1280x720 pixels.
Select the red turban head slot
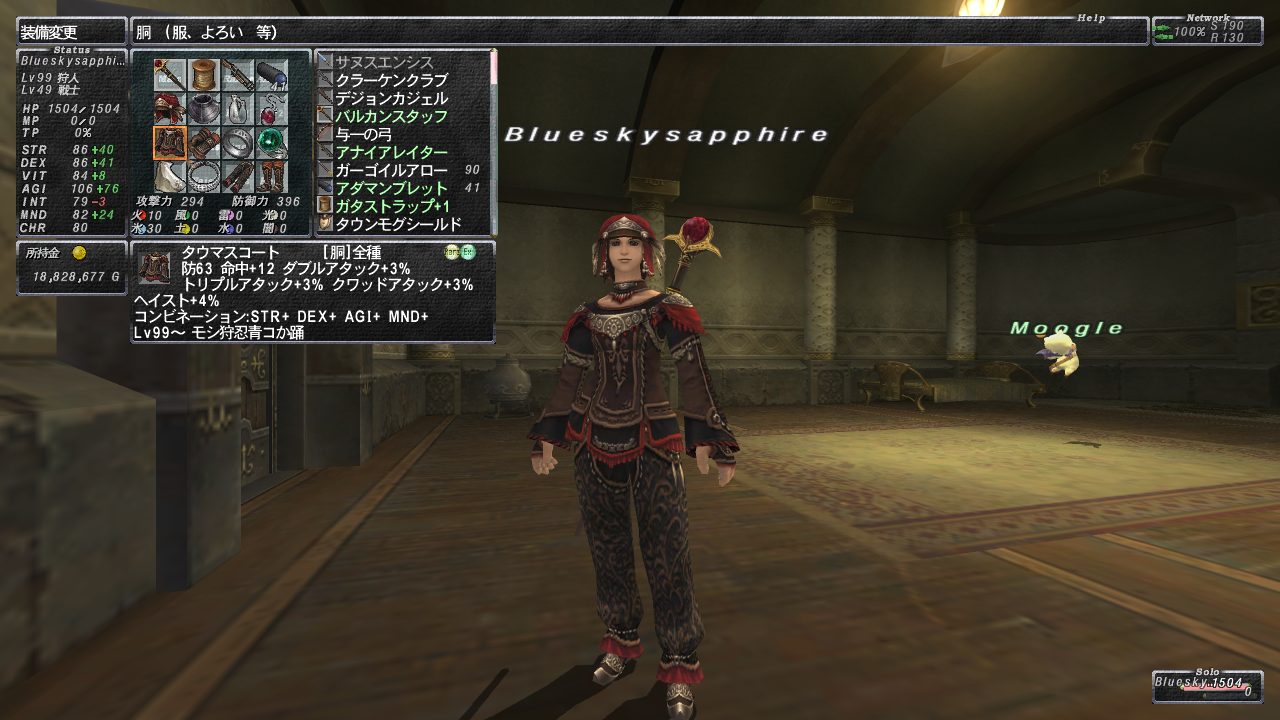click(x=169, y=109)
